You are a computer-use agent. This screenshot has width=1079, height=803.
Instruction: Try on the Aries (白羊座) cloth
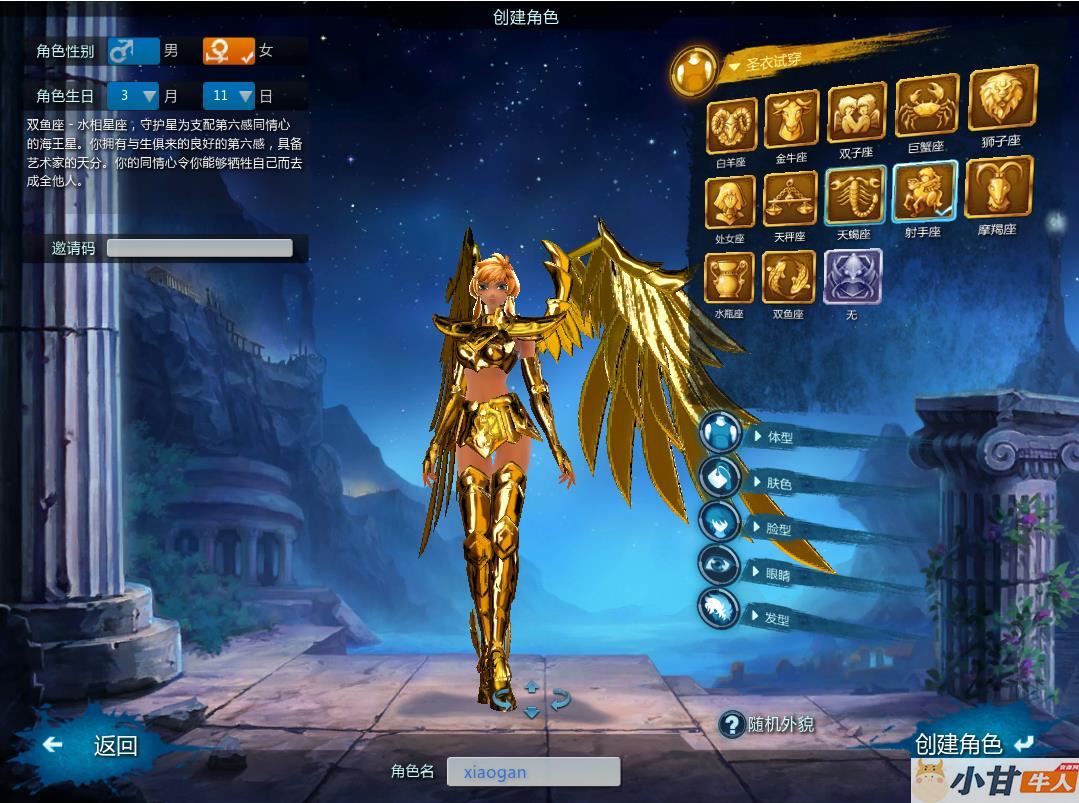tap(732, 125)
